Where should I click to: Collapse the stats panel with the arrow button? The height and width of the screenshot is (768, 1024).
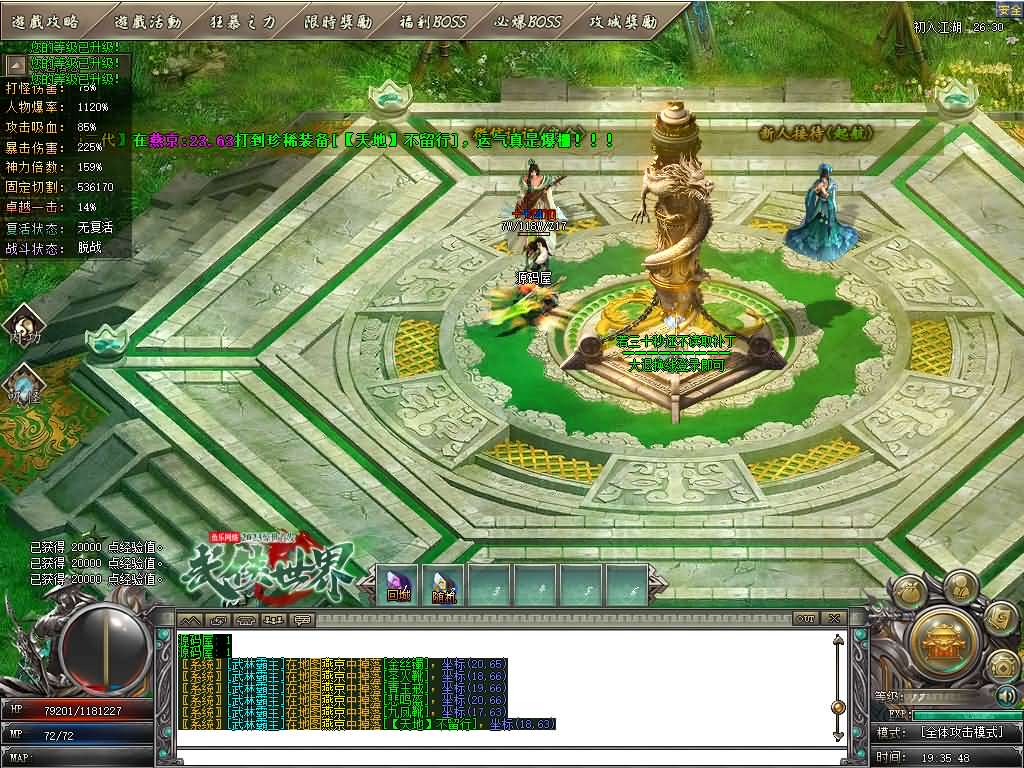16,65
